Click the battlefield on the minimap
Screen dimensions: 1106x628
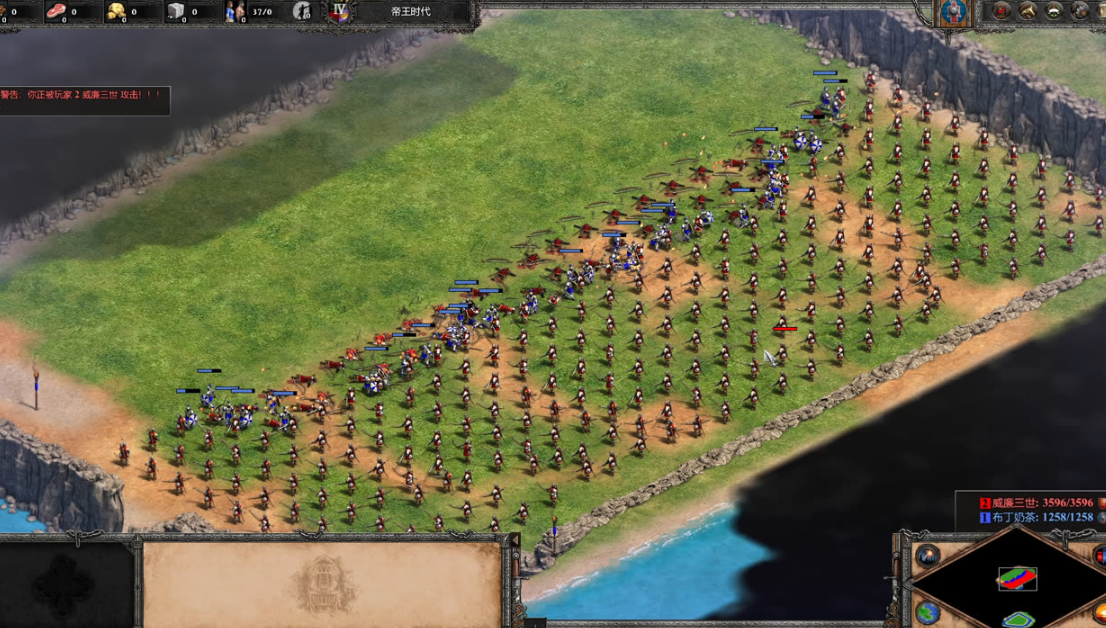point(1017,578)
